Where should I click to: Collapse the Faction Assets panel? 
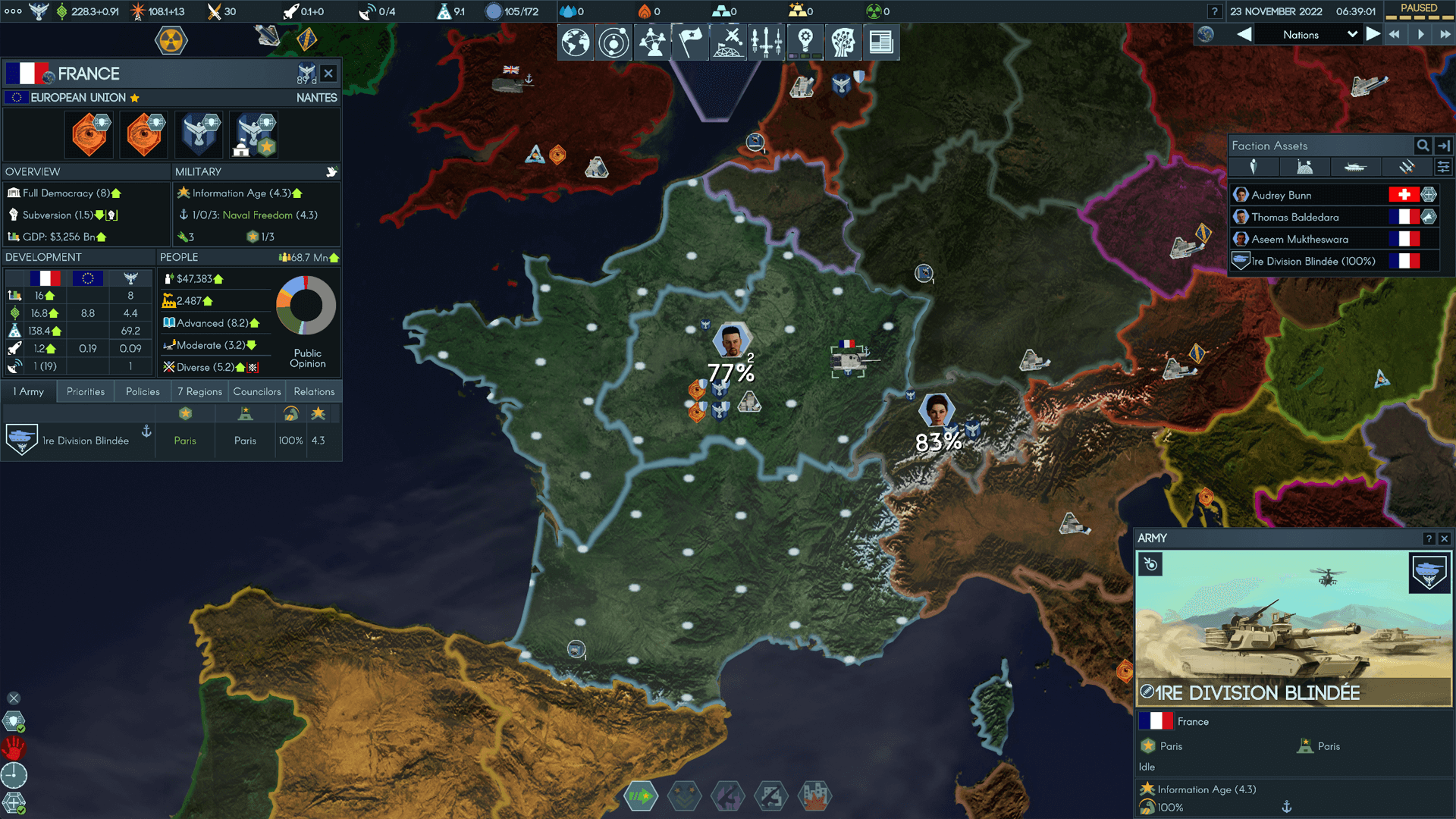(1445, 146)
